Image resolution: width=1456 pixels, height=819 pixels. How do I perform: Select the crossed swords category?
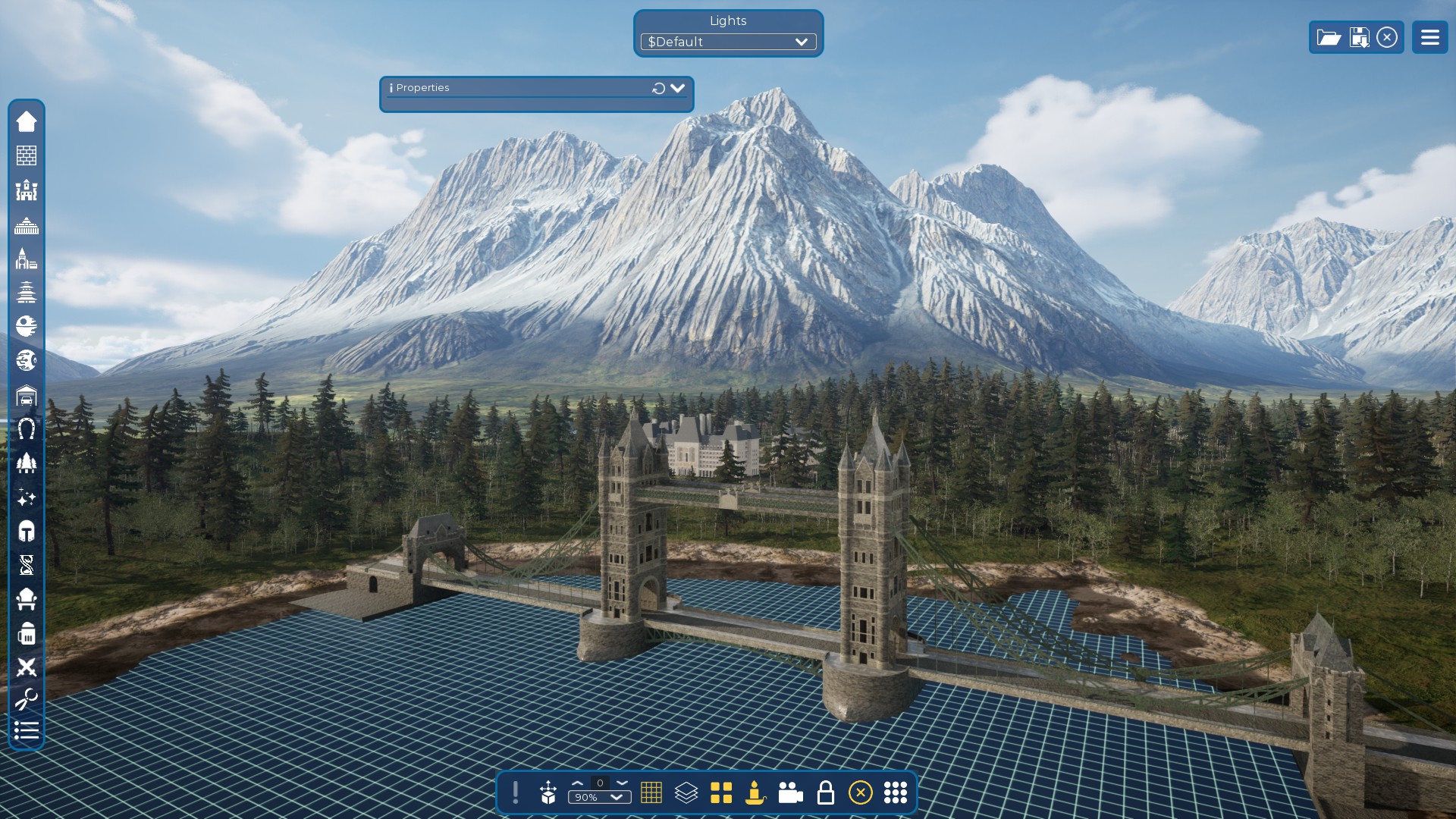(27, 667)
